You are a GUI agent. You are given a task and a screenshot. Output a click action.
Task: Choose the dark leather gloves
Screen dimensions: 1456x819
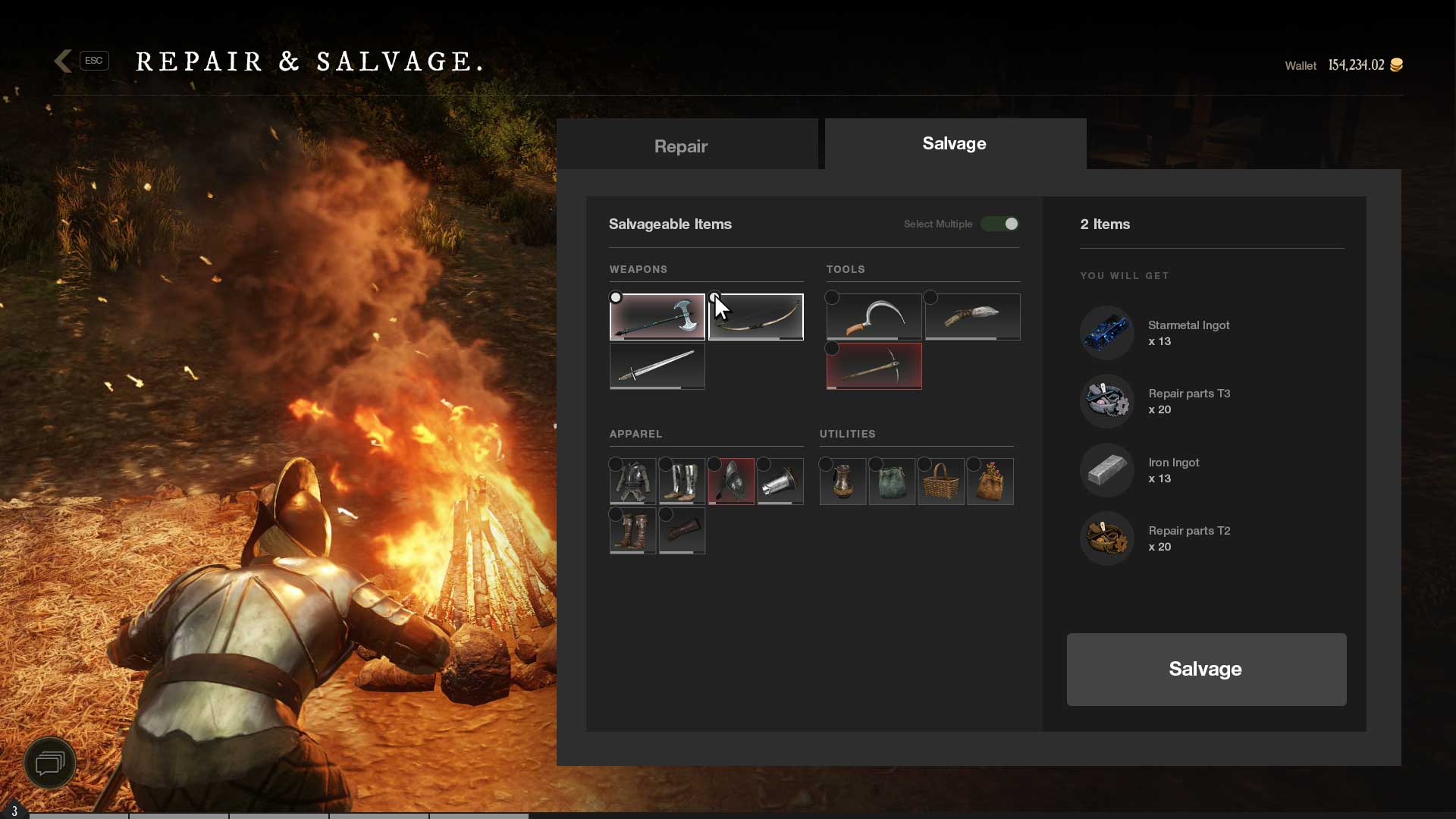(x=682, y=531)
